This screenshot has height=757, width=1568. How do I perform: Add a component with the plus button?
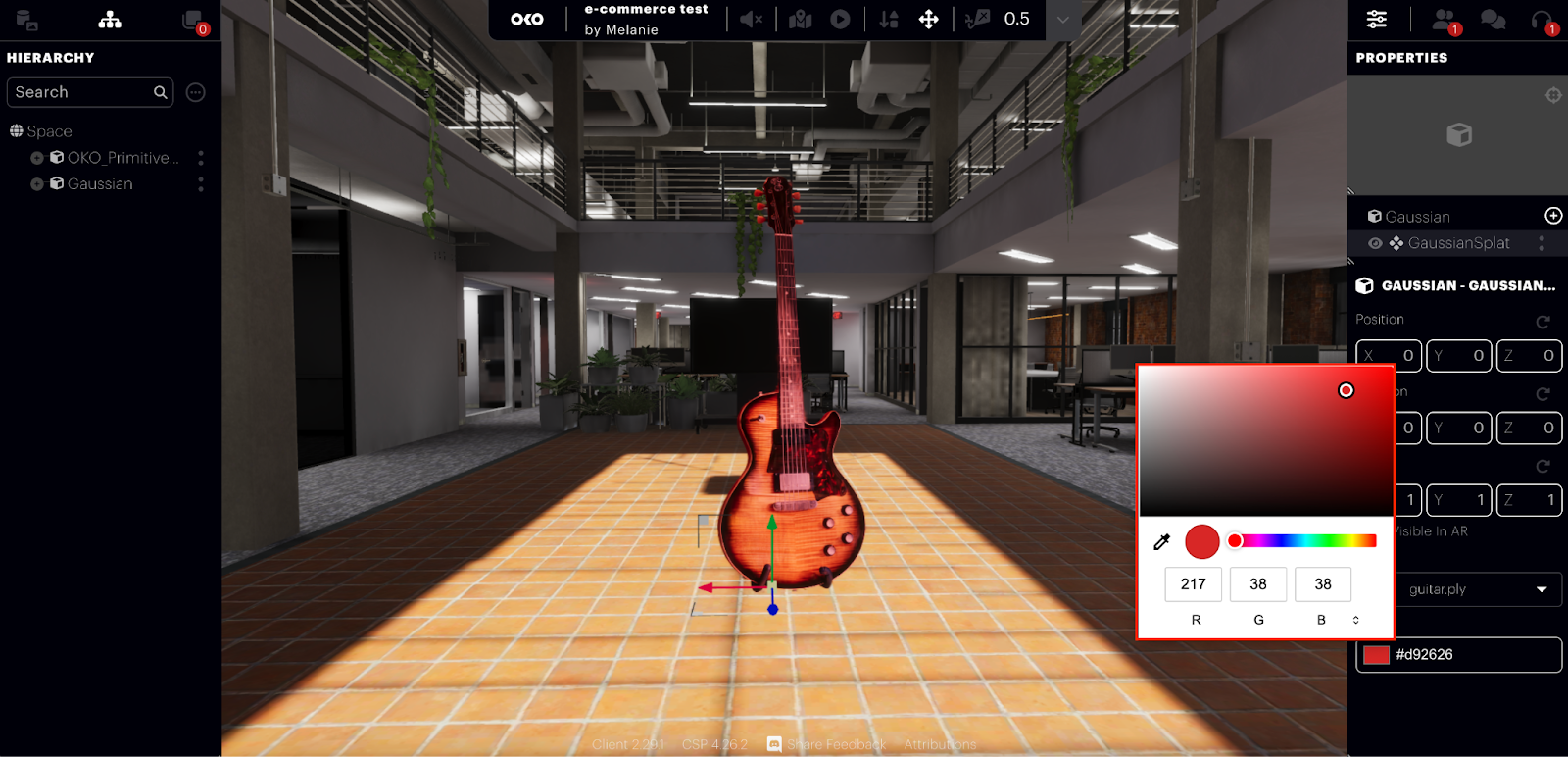pos(1553,216)
